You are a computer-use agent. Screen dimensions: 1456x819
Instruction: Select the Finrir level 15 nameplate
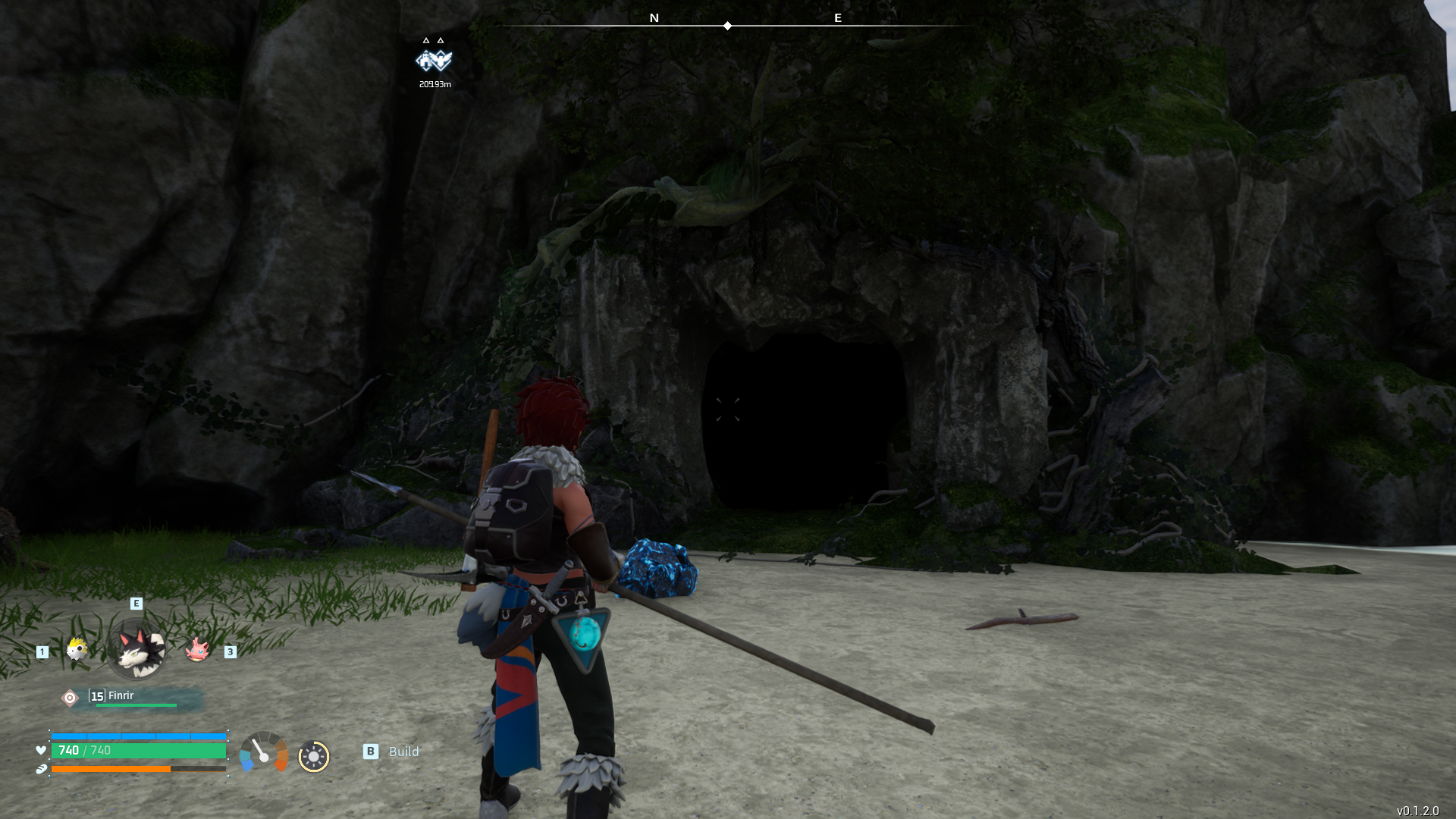click(x=133, y=698)
